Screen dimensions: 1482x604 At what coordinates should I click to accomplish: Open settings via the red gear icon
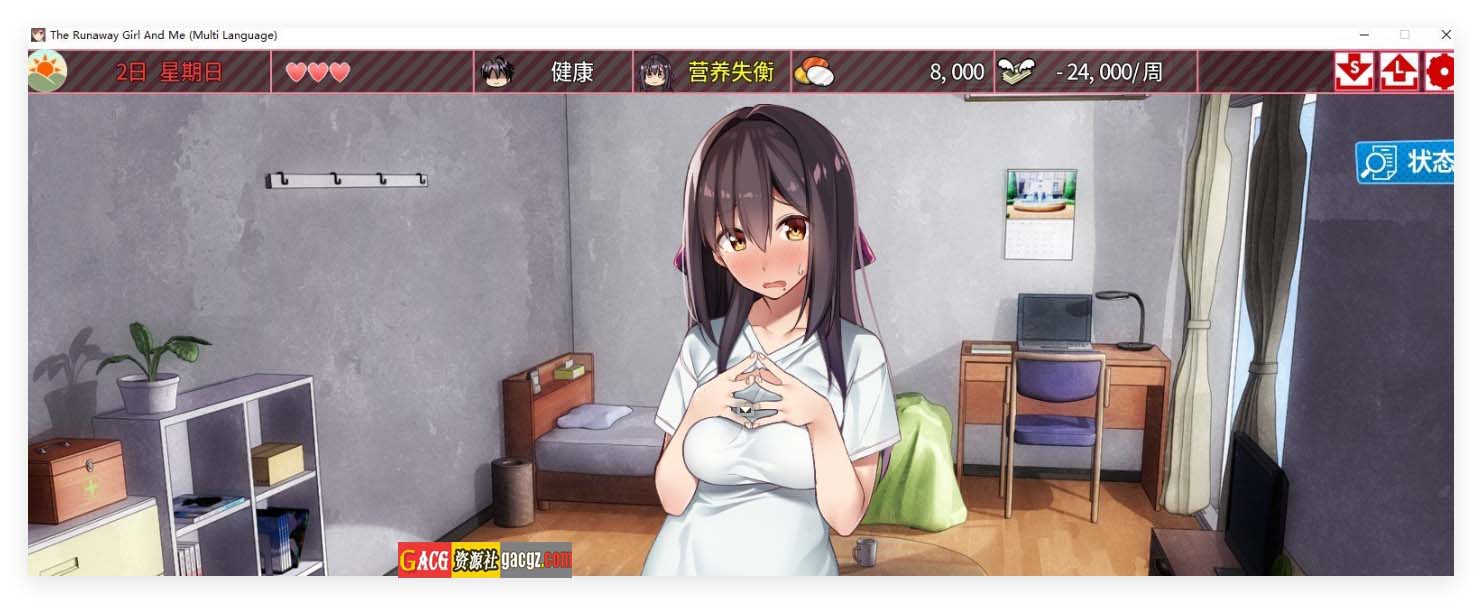click(x=1440, y=72)
